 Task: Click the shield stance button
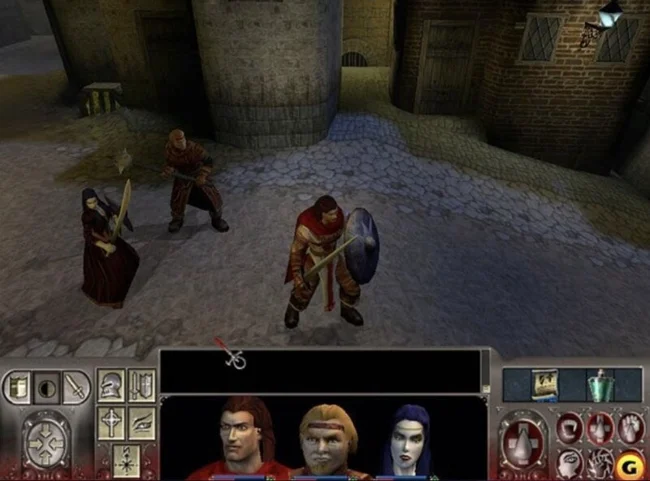coord(20,387)
